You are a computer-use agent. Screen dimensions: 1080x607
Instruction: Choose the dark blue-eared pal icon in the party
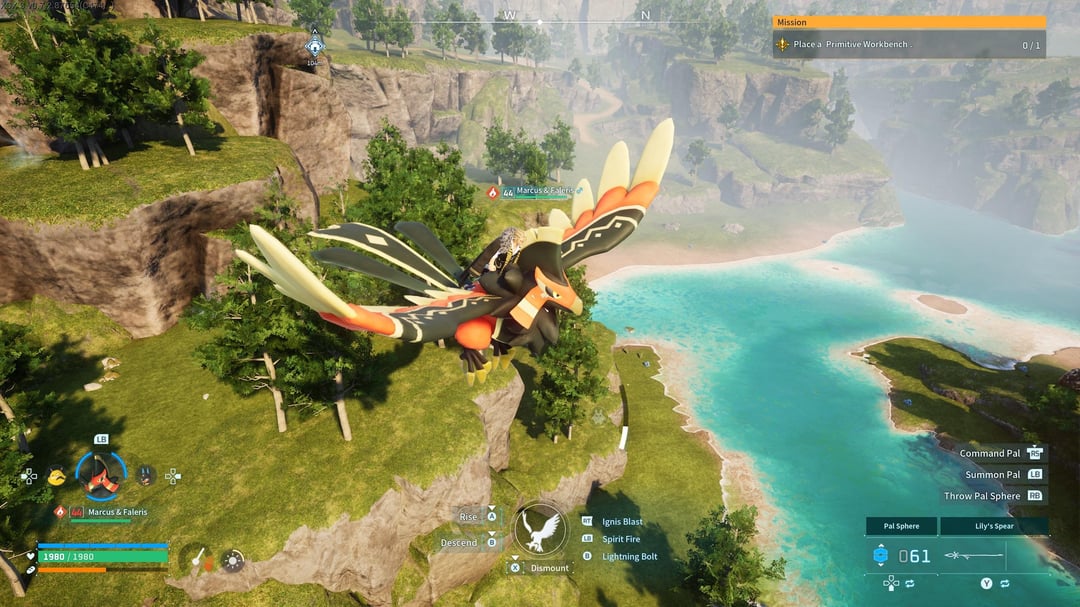click(x=146, y=476)
